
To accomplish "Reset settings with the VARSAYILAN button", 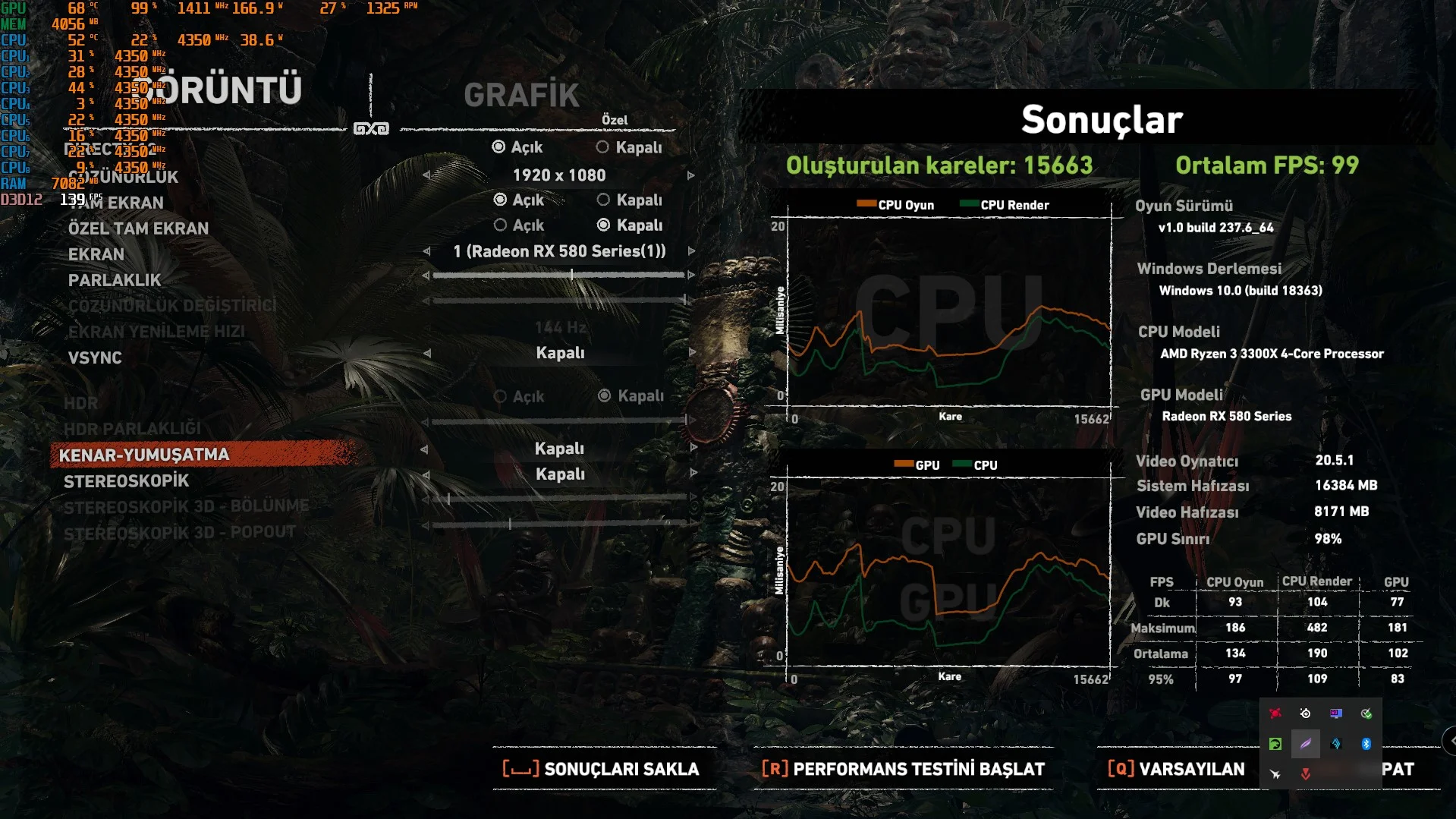I will (x=1176, y=769).
